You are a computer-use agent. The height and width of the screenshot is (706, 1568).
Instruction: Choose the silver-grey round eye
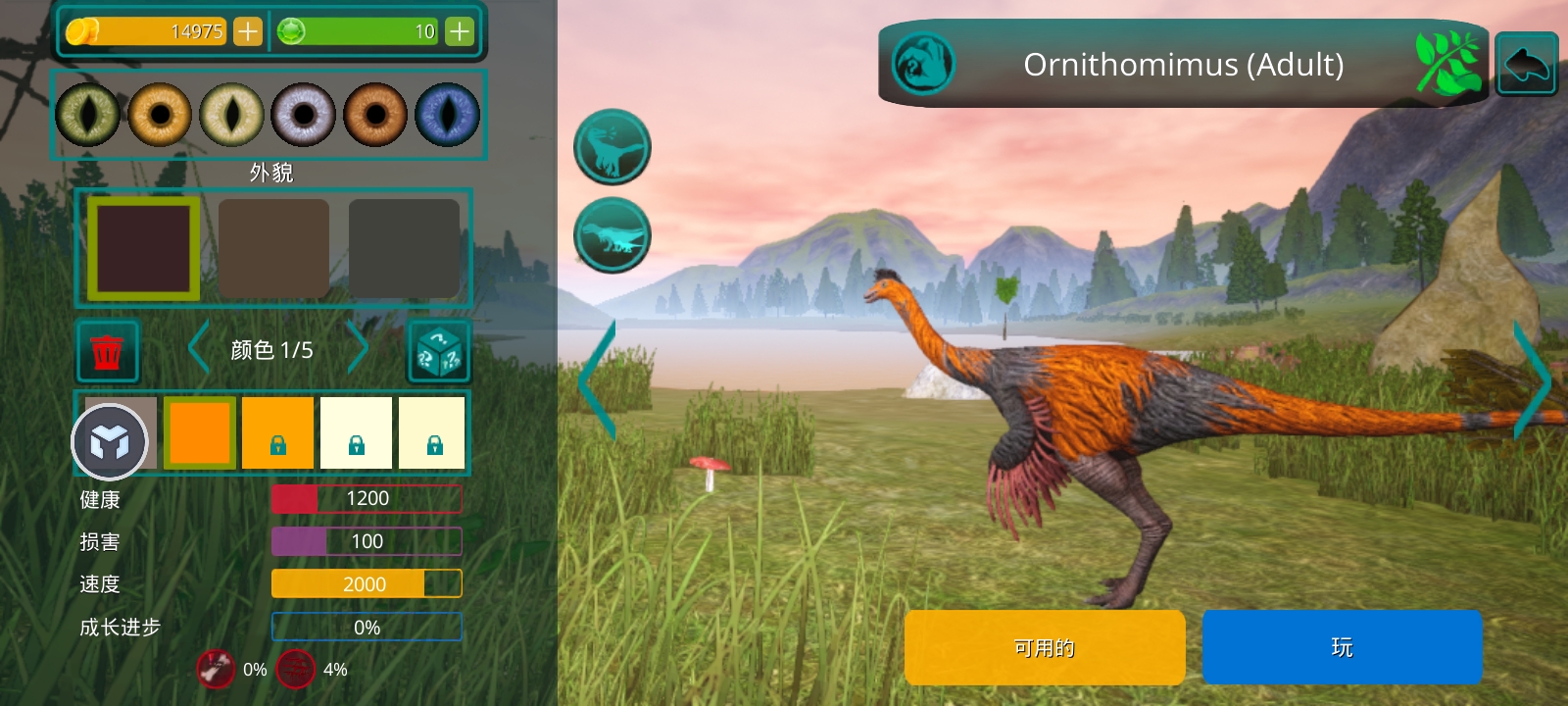pos(304,115)
